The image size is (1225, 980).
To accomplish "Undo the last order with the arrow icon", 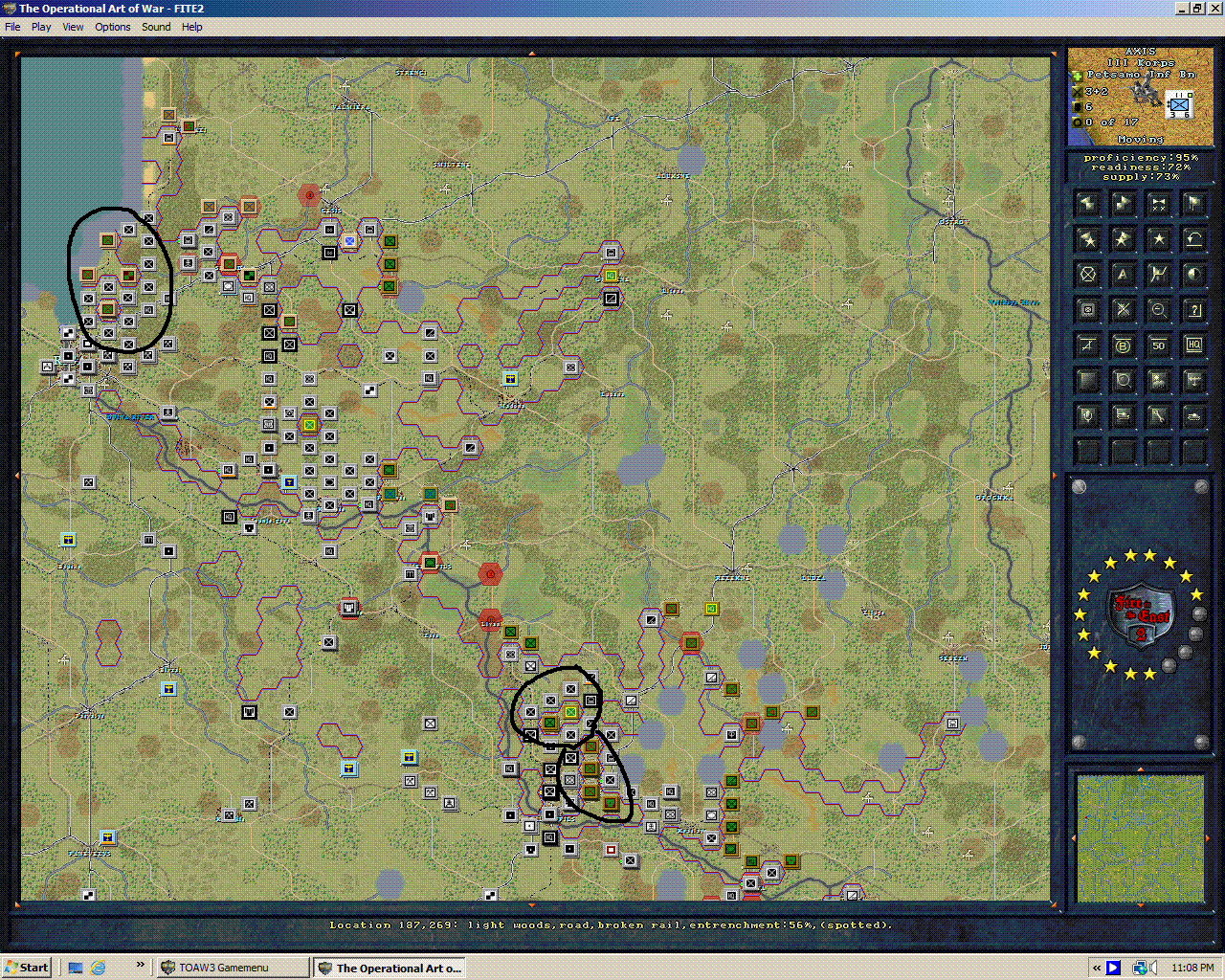I will click(x=1193, y=239).
